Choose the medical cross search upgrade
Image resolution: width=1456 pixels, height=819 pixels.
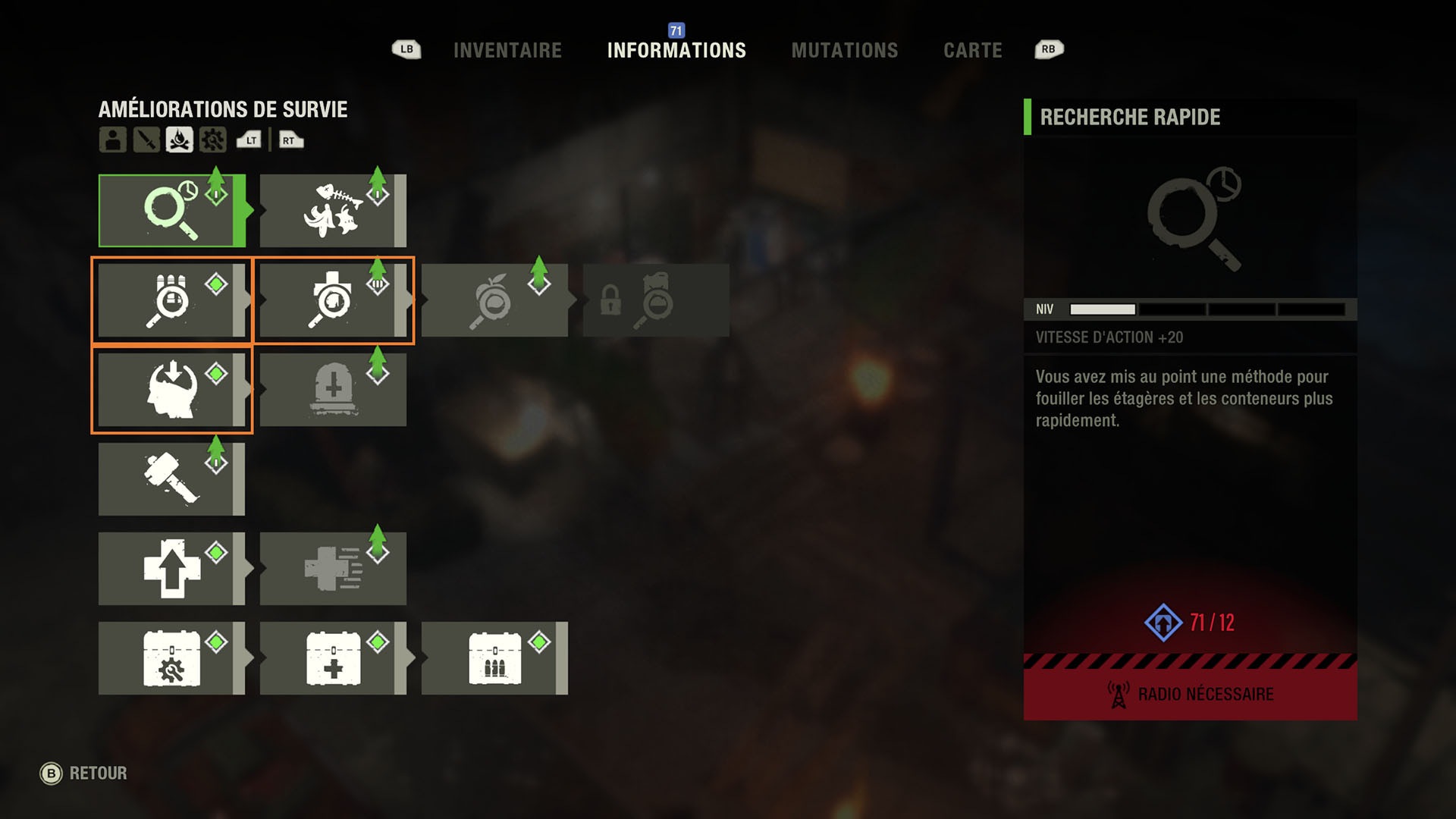pyautogui.click(x=332, y=300)
